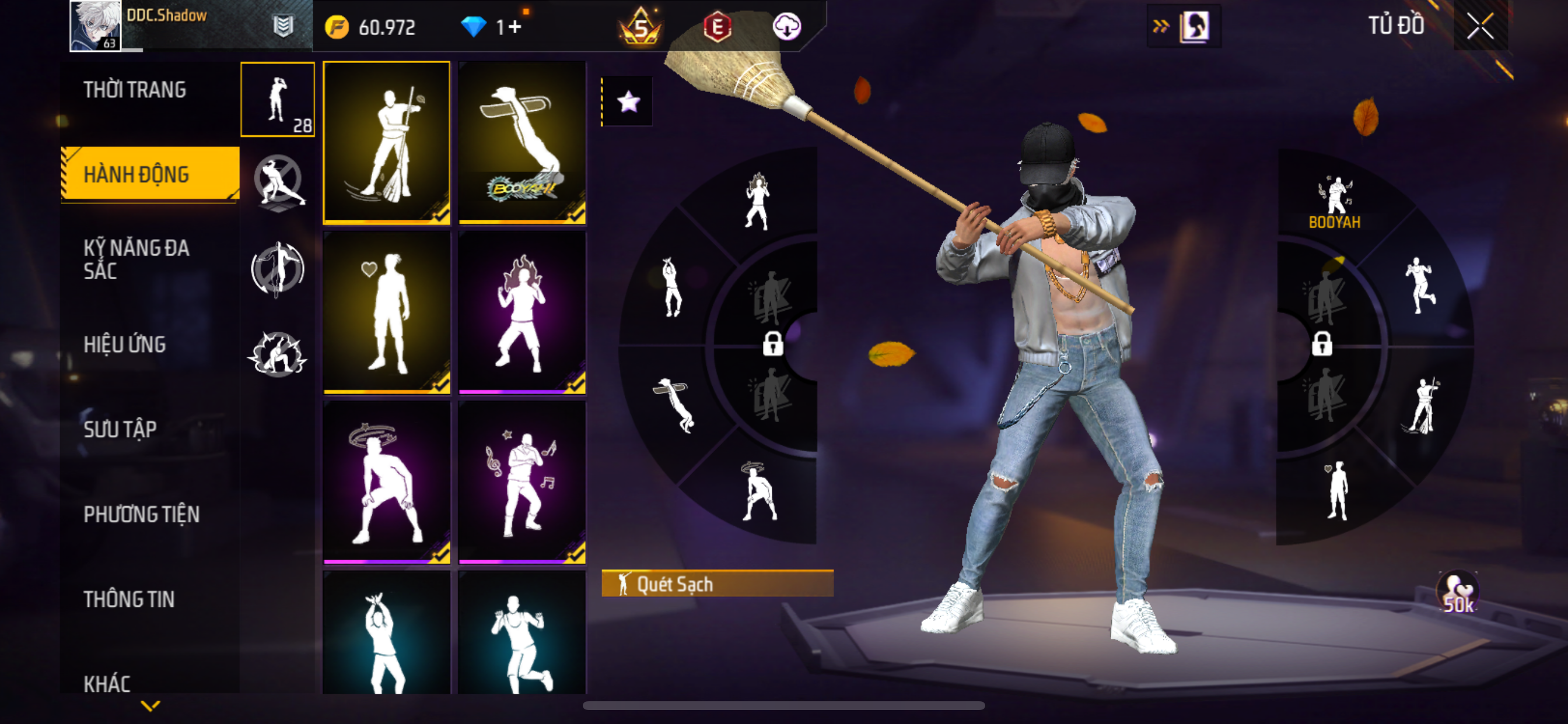This screenshot has width=1568, height=724.
Task: Select the Hành Động category
Action: click(x=136, y=175)
